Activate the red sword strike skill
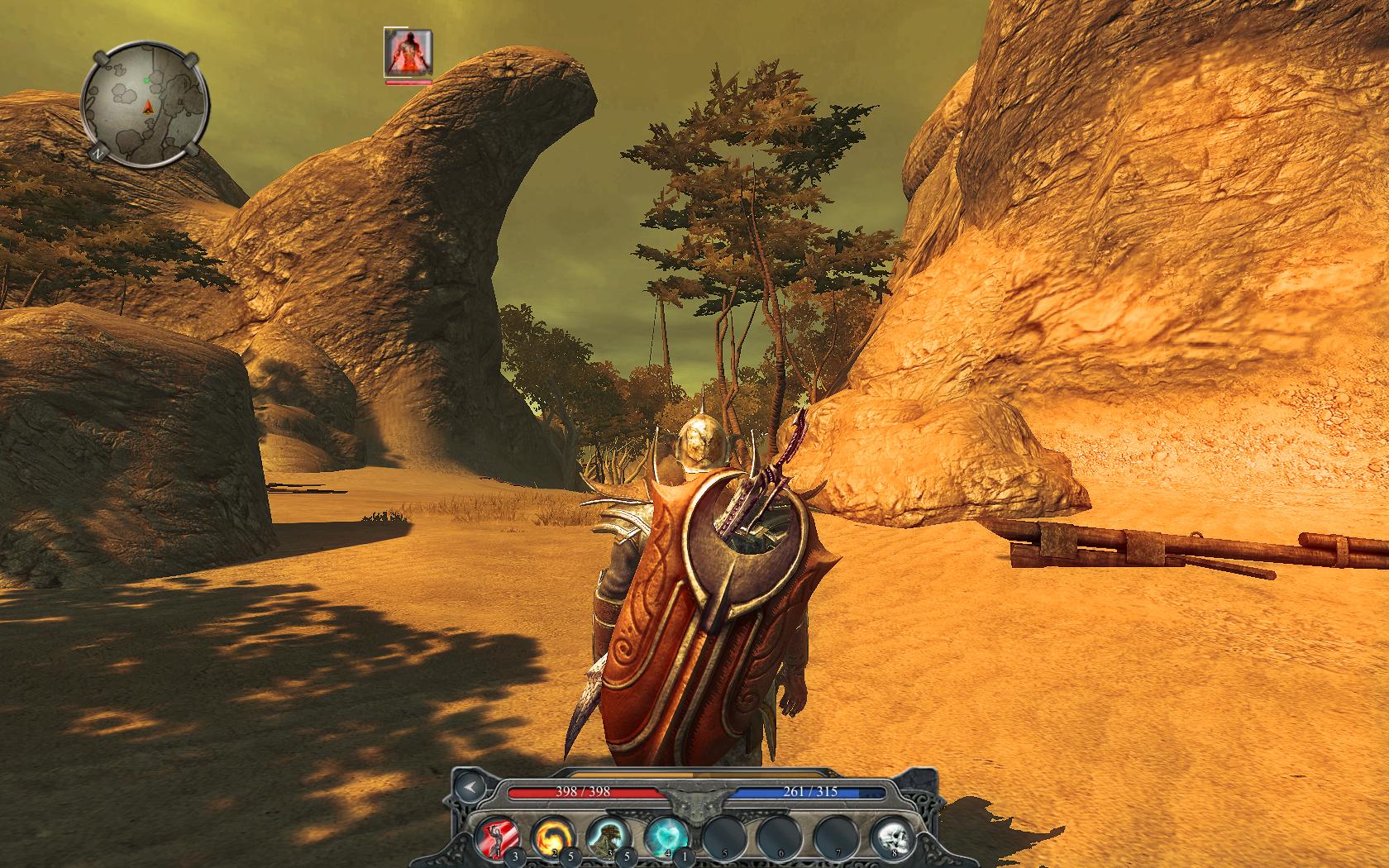The width and height of the screenshot is (1389, 868). click(495, 838)
